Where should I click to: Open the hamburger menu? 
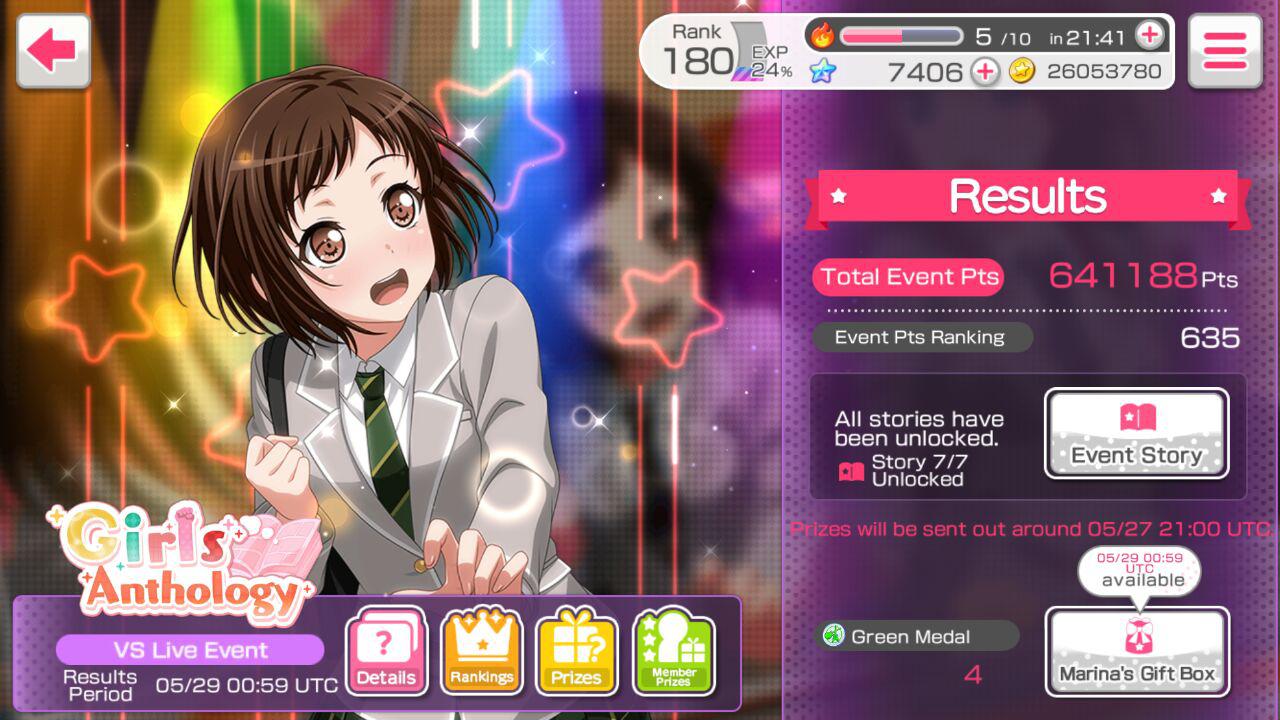coord(1224,50)
